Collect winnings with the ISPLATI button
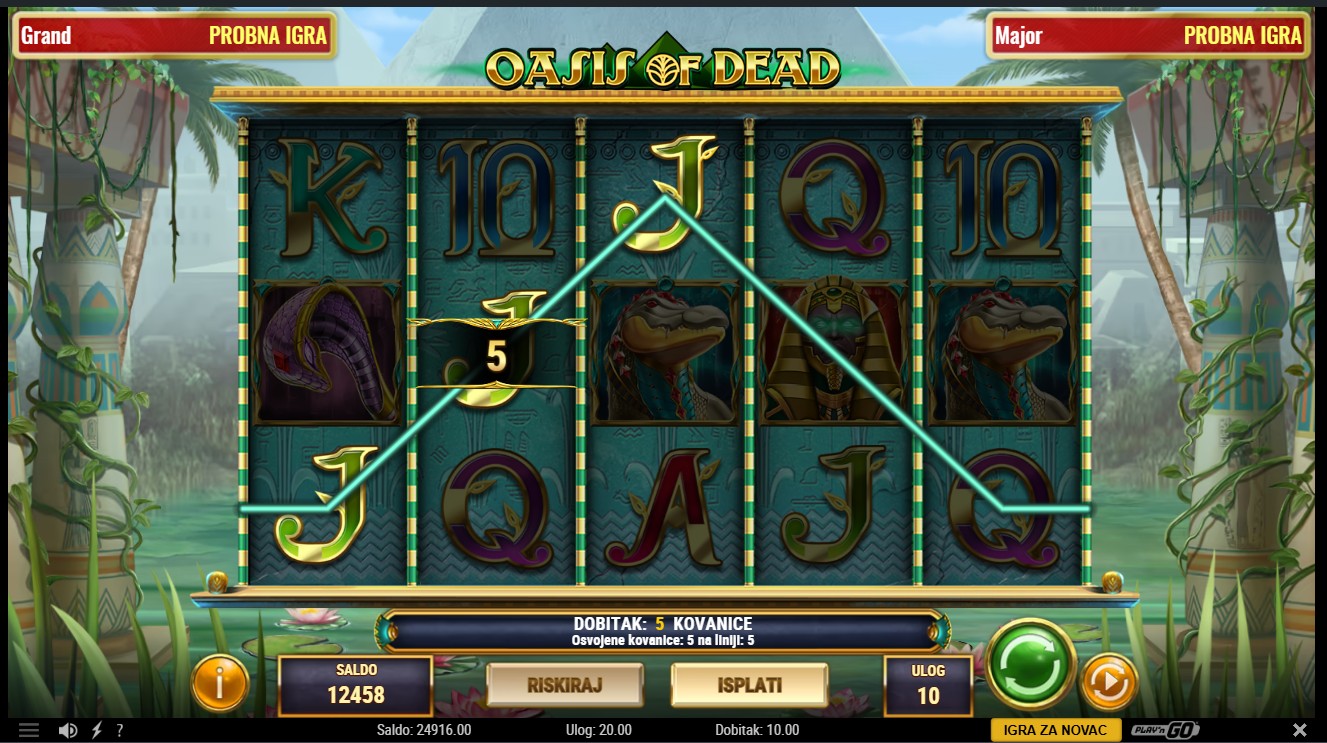The width and height of the screenshot is (1327, 743). click(x=749, y=685)
